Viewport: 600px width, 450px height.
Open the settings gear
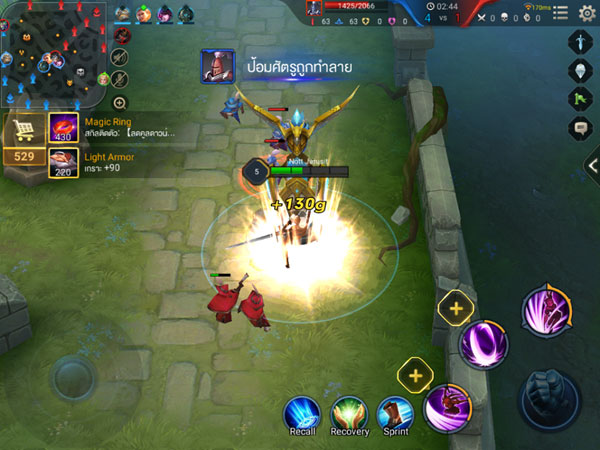point(588,13)
